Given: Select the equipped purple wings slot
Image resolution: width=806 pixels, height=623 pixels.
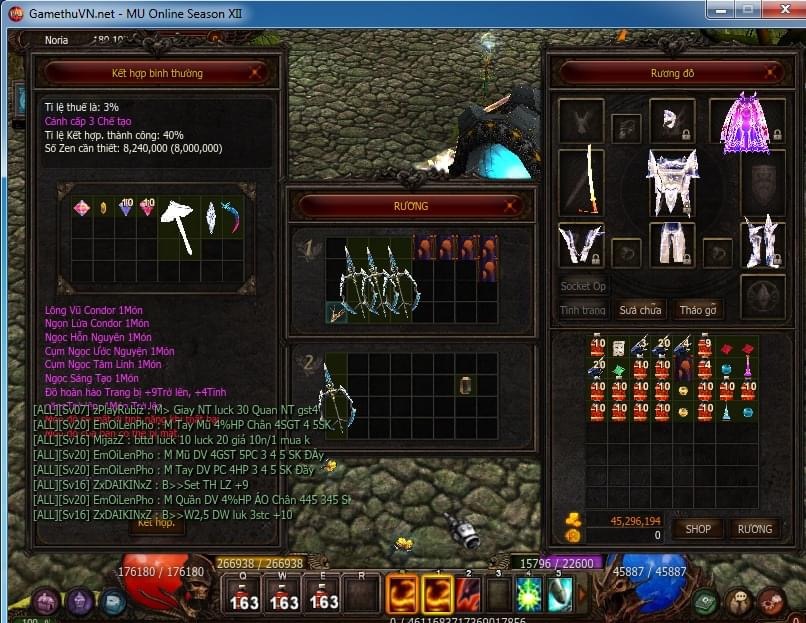Looking at the screenshot, I should (x=740, y=123).
